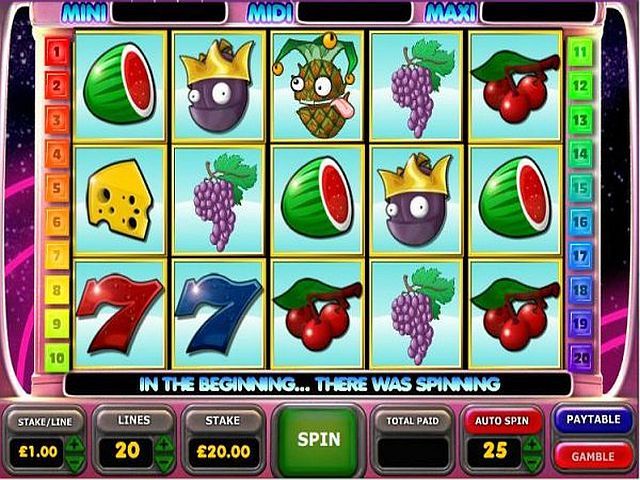
Task: Start AUTO SPIN
Action: (x=502, y=421)
